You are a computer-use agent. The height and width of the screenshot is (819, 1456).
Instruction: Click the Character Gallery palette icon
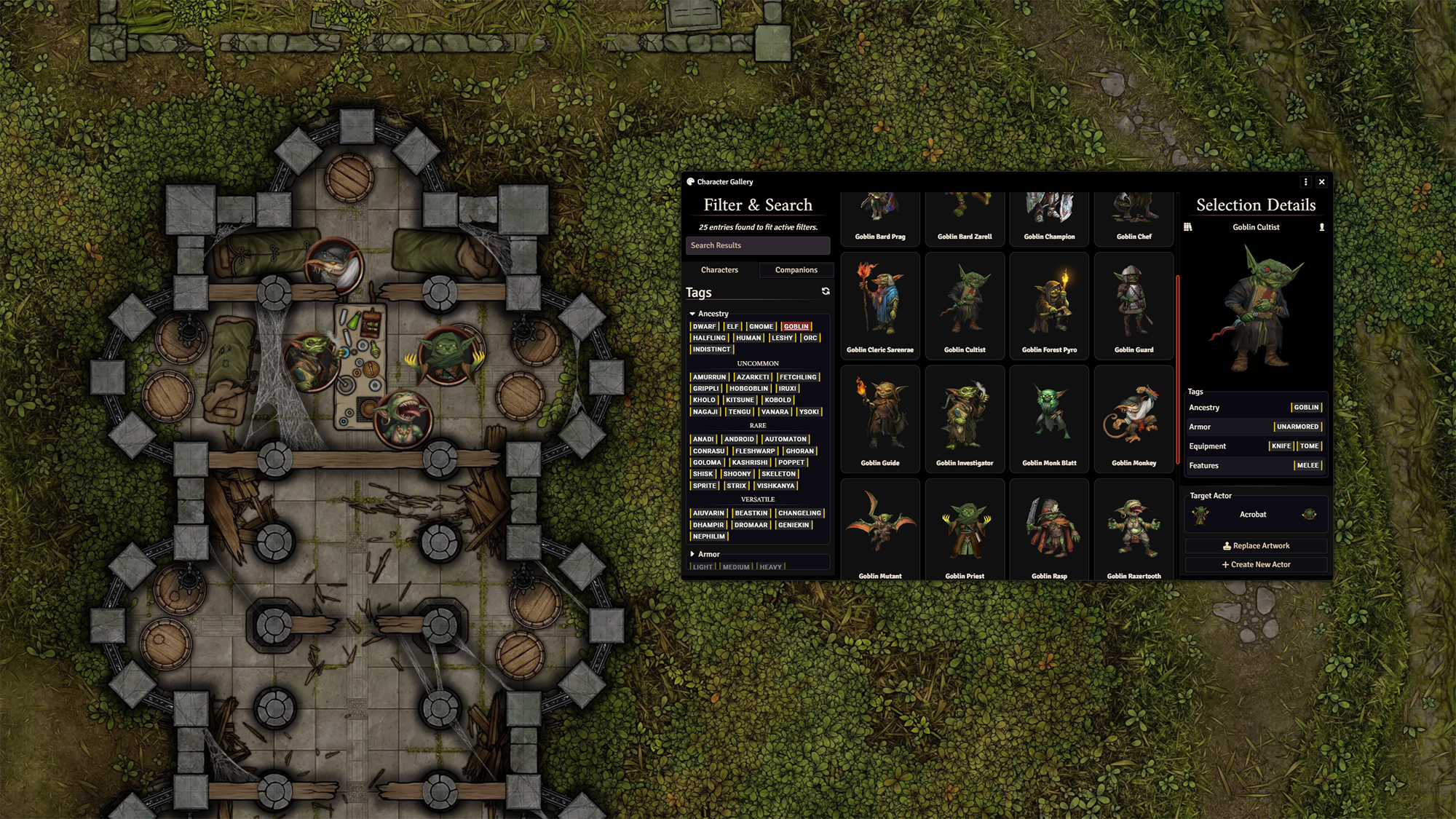[x=690, y=181]
